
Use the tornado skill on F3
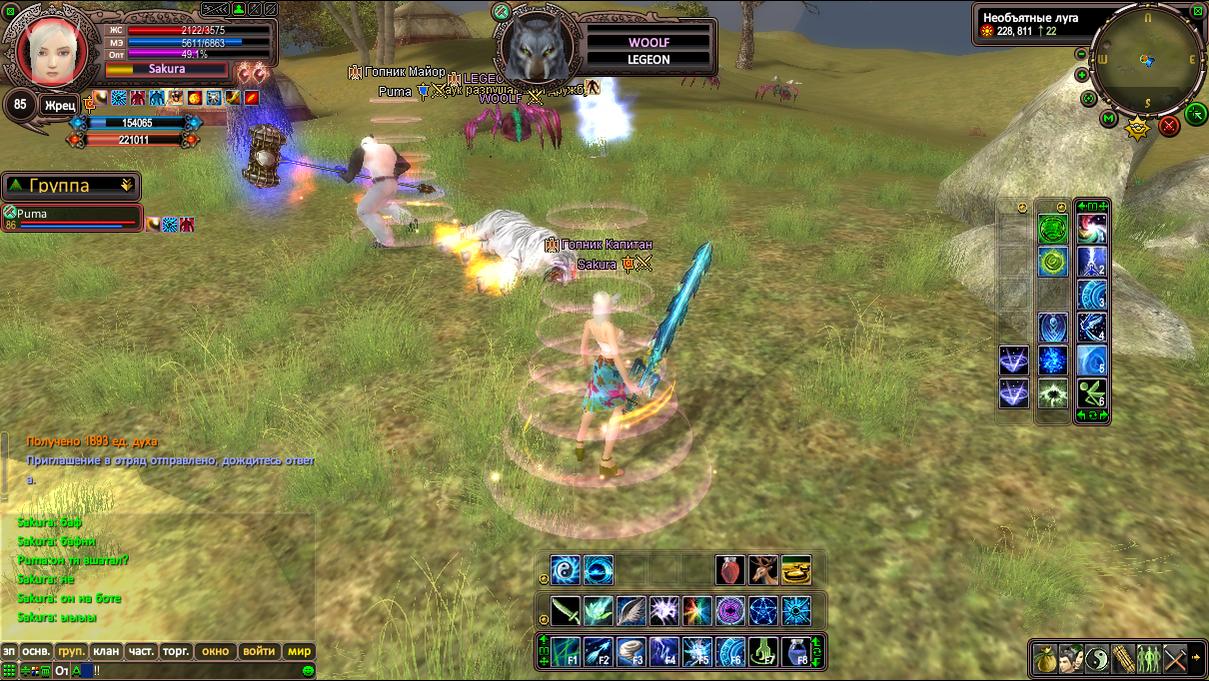(630, 652)
